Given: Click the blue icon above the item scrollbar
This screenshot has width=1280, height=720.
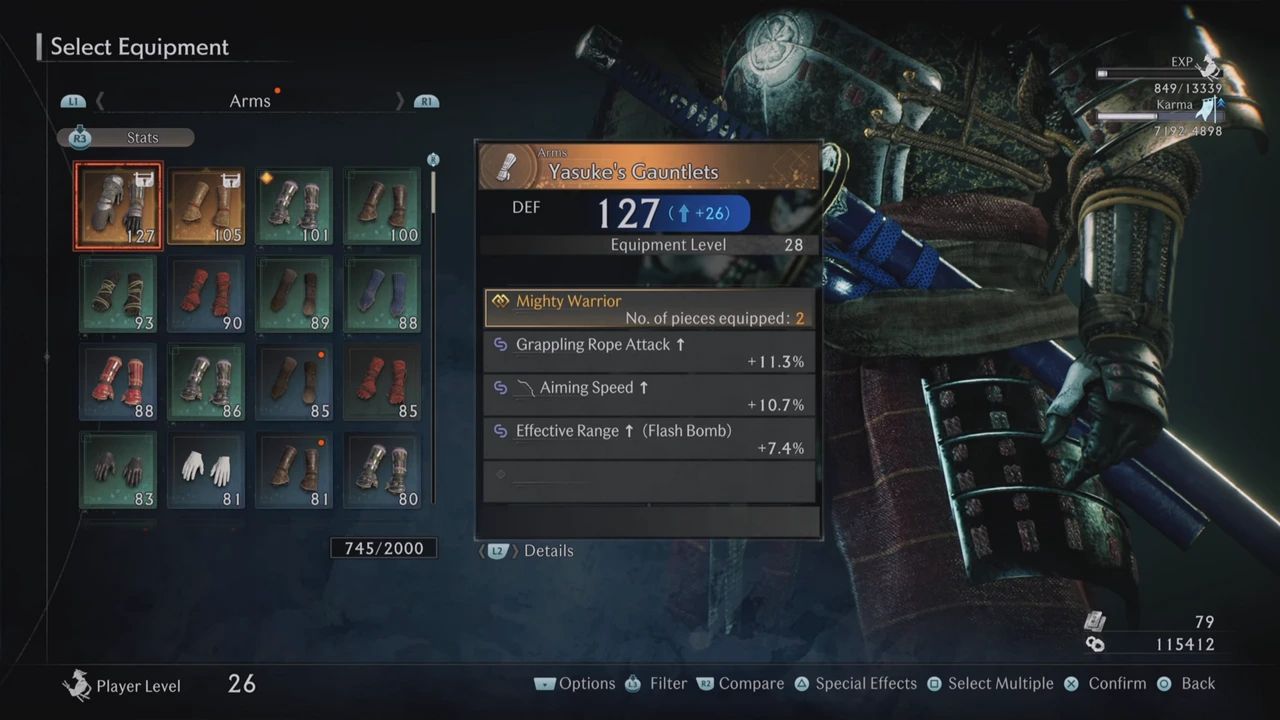Looking at the screenshot, I should [x=433, y=159].
